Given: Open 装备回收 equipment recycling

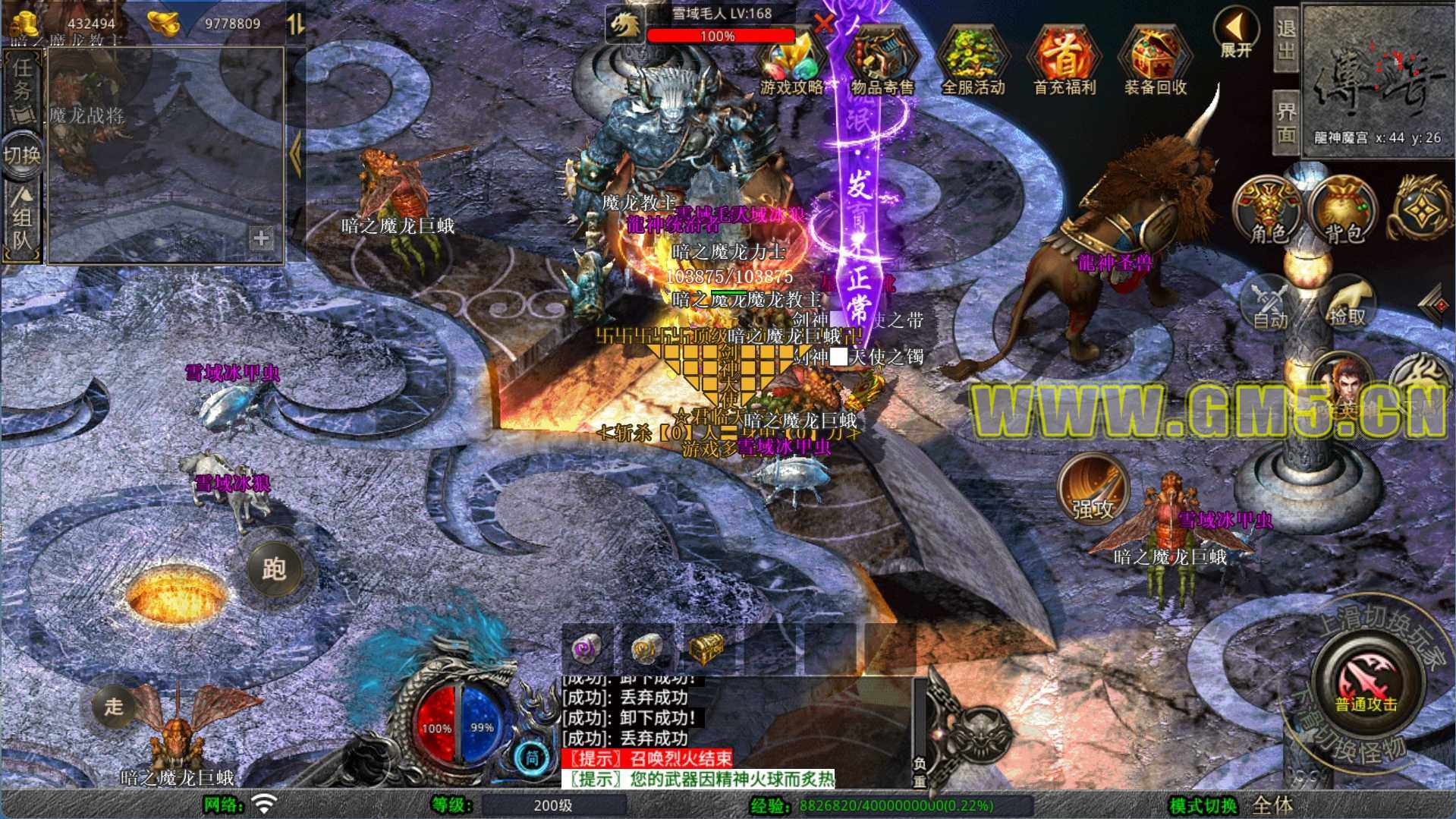Looking at the screenshot, I should point(1155,64).
